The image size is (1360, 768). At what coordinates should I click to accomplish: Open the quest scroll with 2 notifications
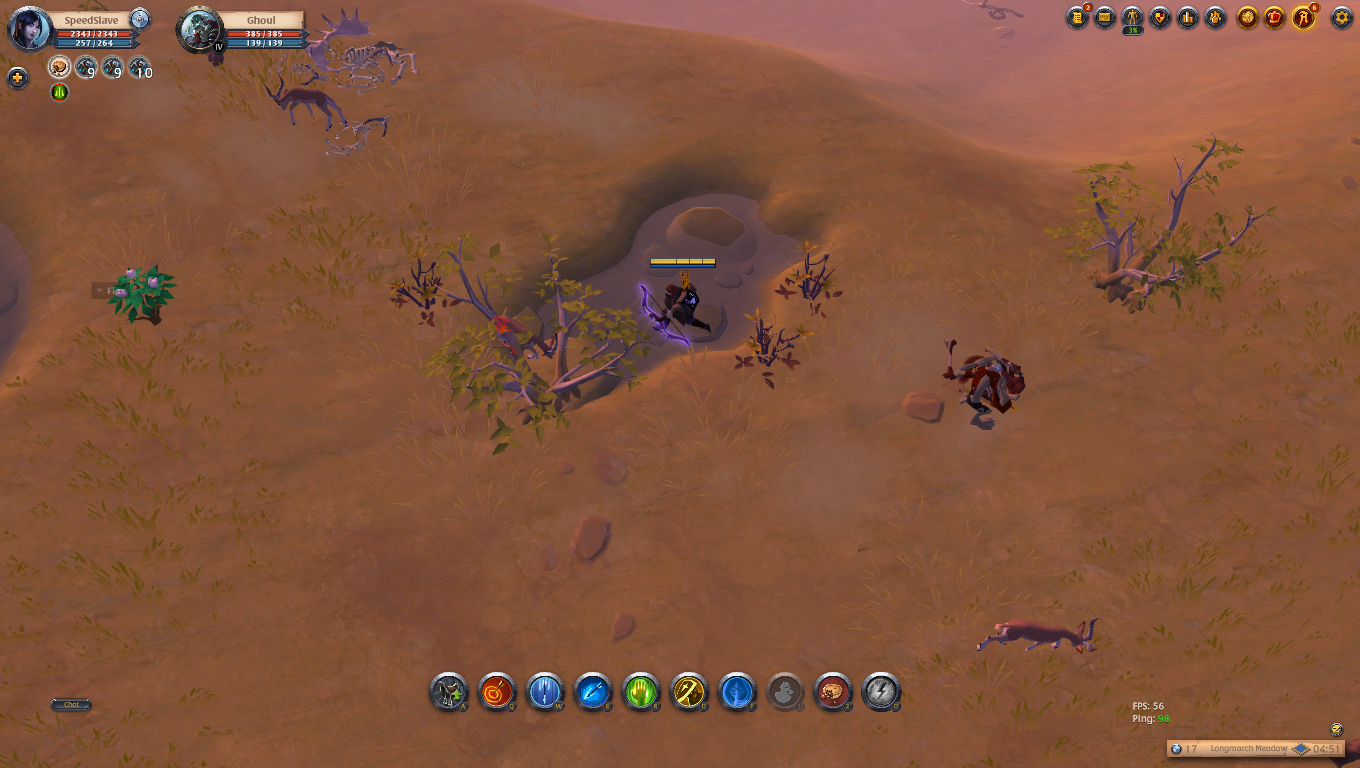pyautogui.click(x=1077, y=17)
